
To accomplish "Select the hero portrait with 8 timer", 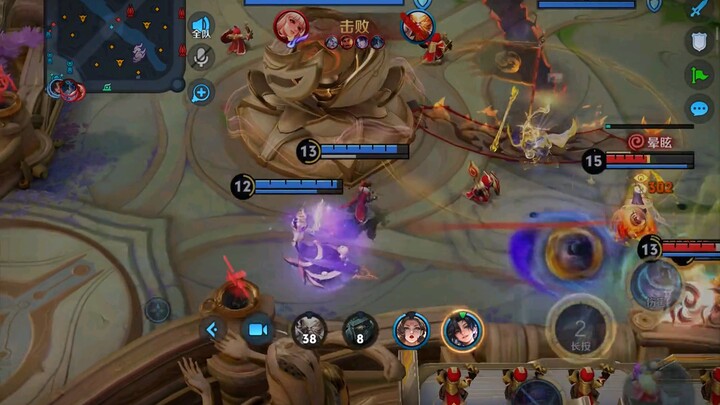I will pyautogui.click(x=360, y=329).
